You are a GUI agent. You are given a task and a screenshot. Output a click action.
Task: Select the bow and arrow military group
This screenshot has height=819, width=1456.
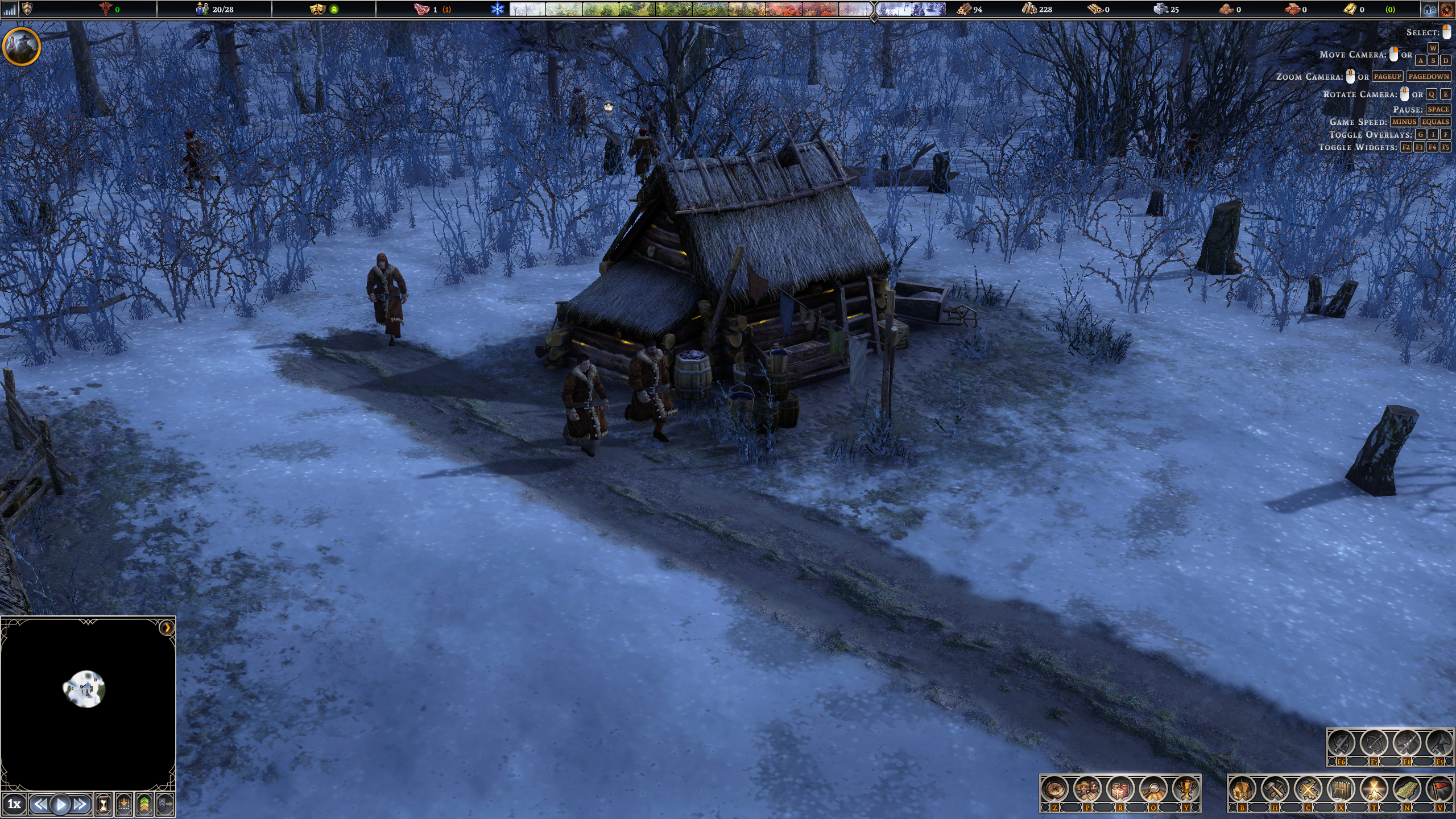[x=1374, y=743]
